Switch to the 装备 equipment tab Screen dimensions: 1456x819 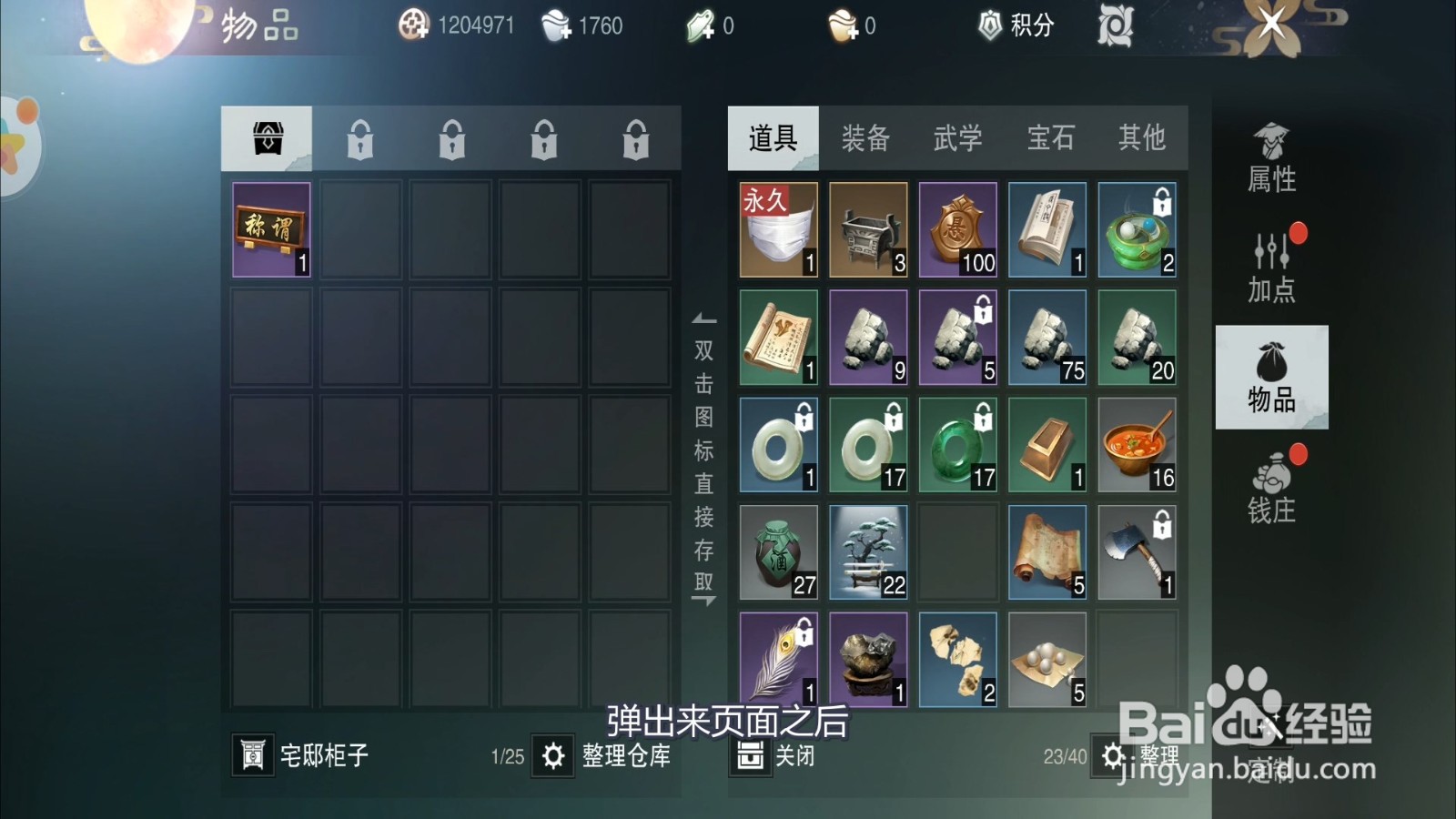tap(864, 138)
